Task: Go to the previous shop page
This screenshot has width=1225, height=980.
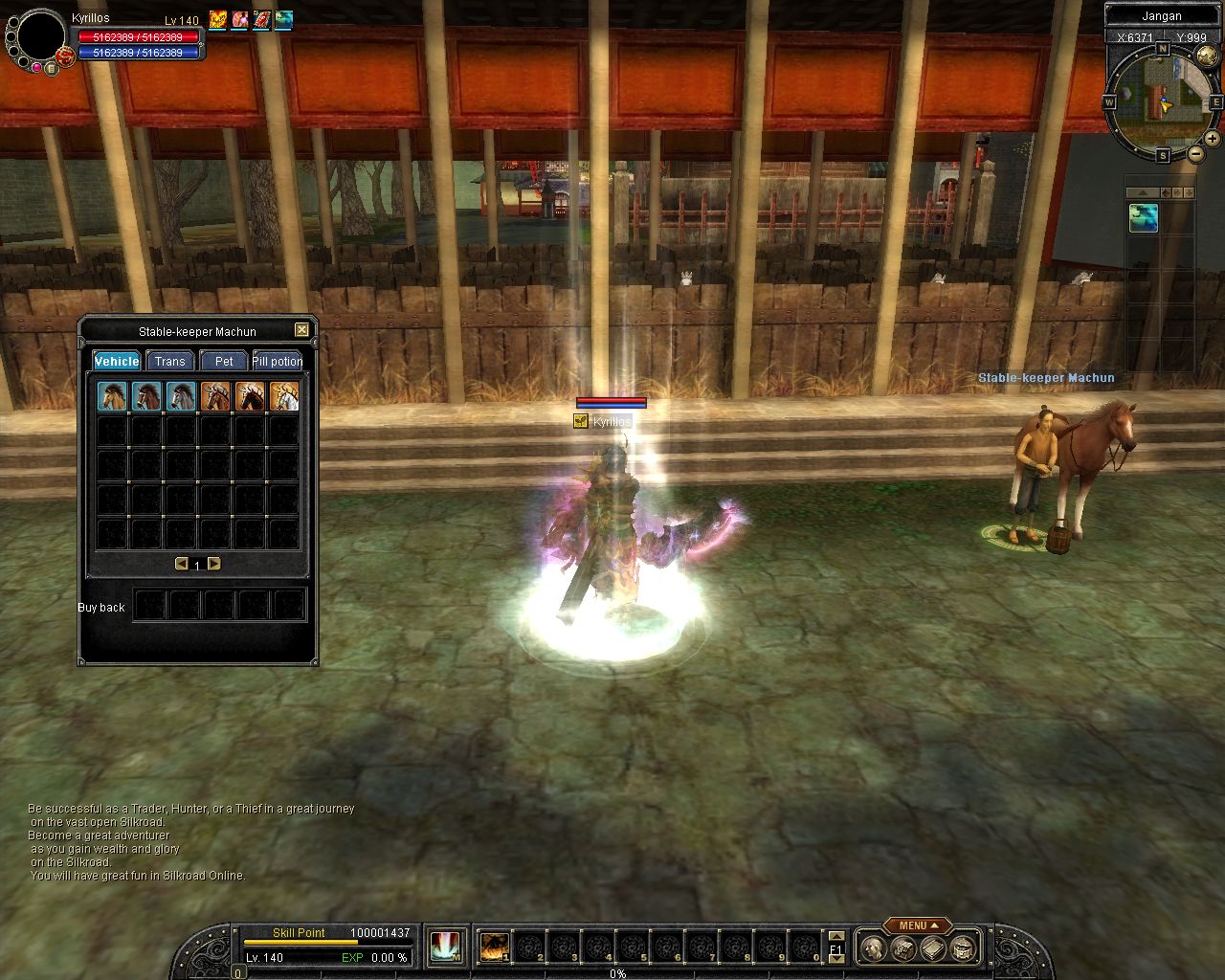Action: point(181,564)
